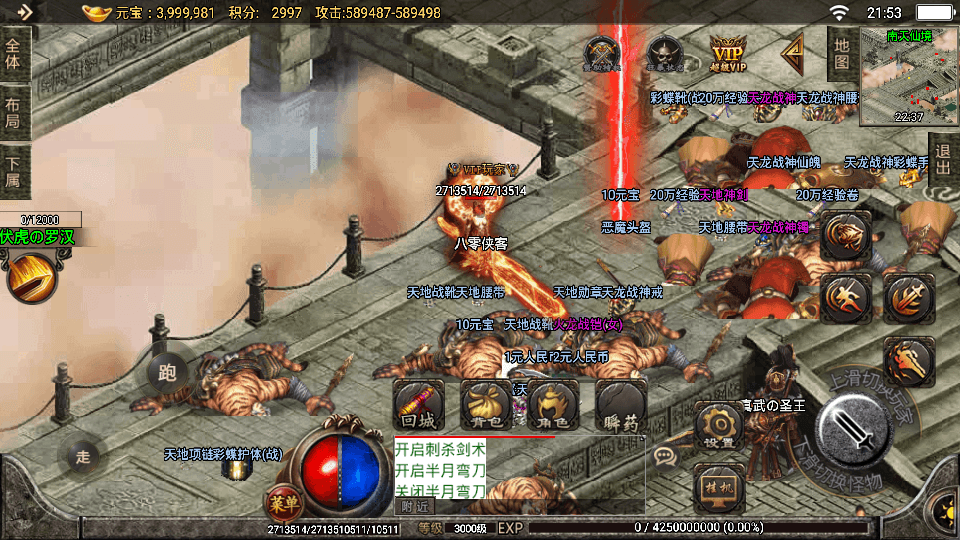Switch movement to 走 walk
960x540 pixels.
click(x=83, y=457)
